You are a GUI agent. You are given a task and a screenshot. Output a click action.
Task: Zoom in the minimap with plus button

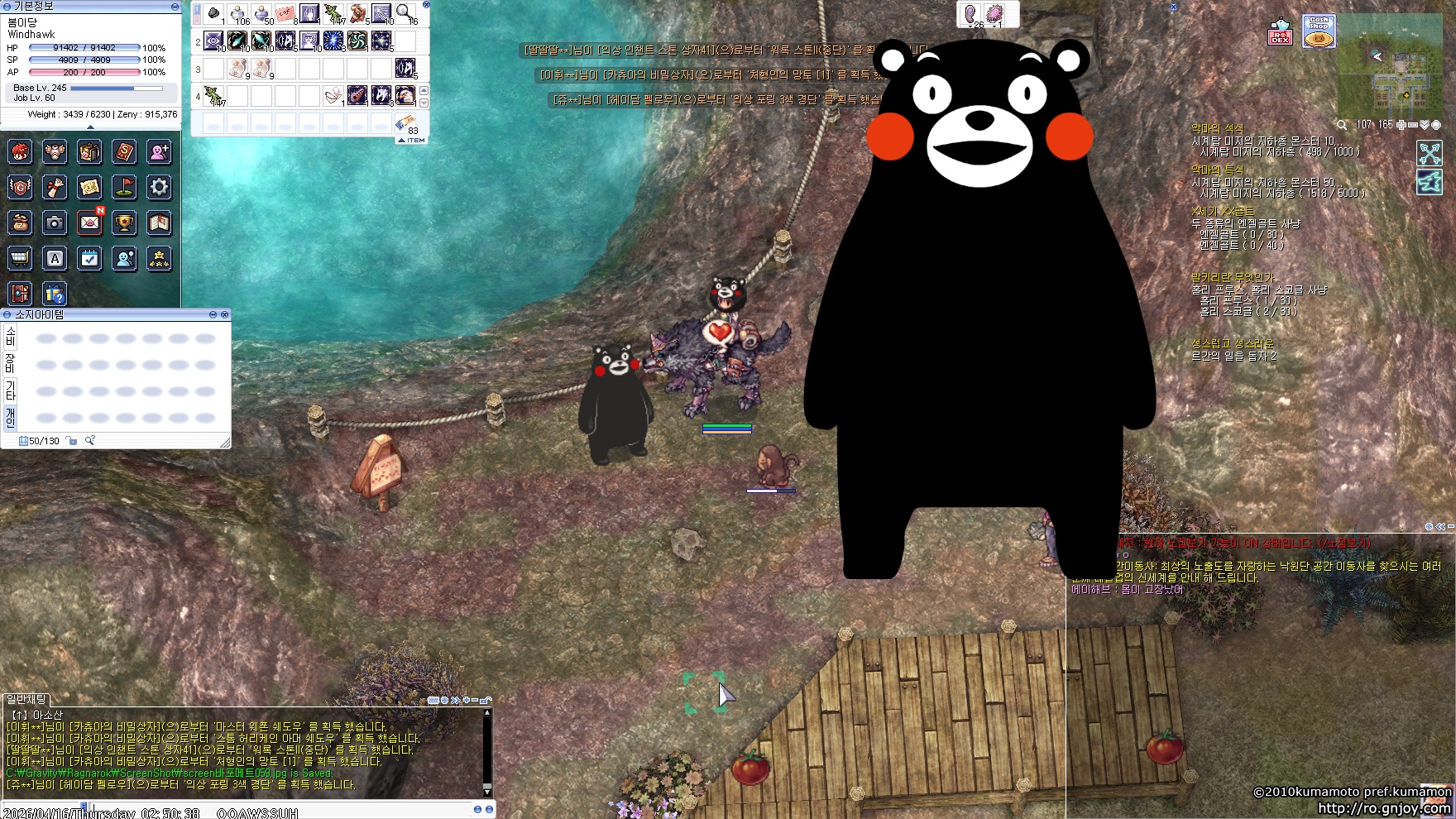click(1401, 125)
